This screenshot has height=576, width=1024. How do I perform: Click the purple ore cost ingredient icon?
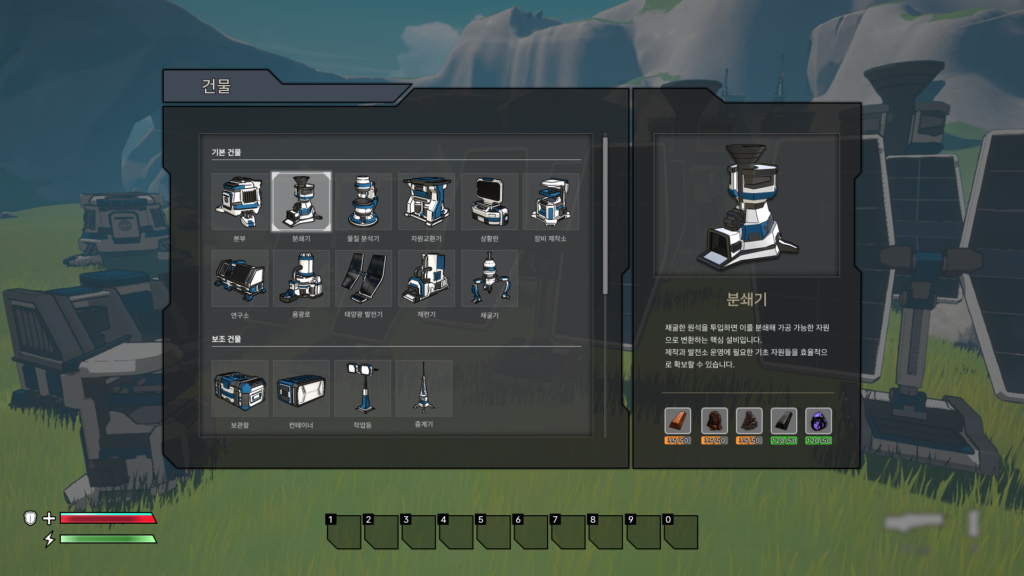pos(818,421)
